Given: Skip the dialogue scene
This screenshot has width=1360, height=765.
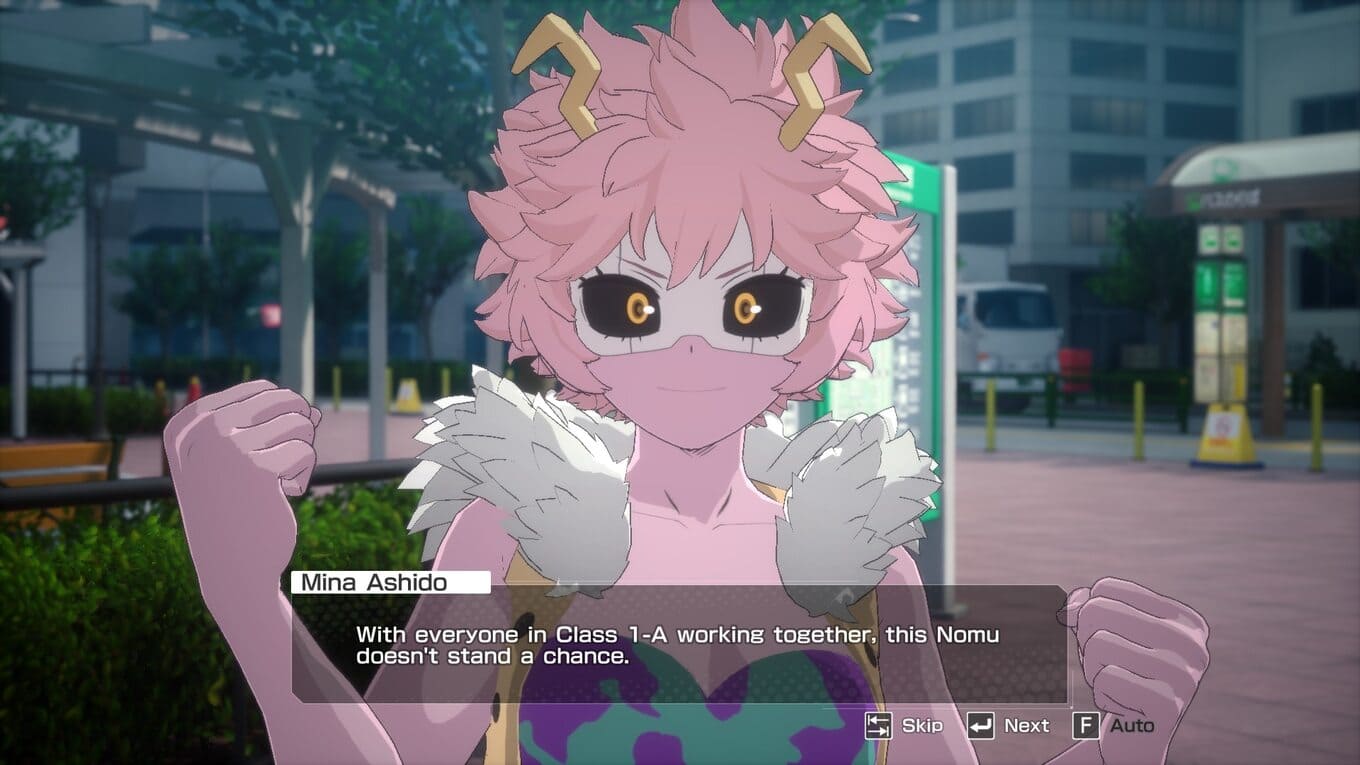Looking at the screenshot, I should (904, 725).
